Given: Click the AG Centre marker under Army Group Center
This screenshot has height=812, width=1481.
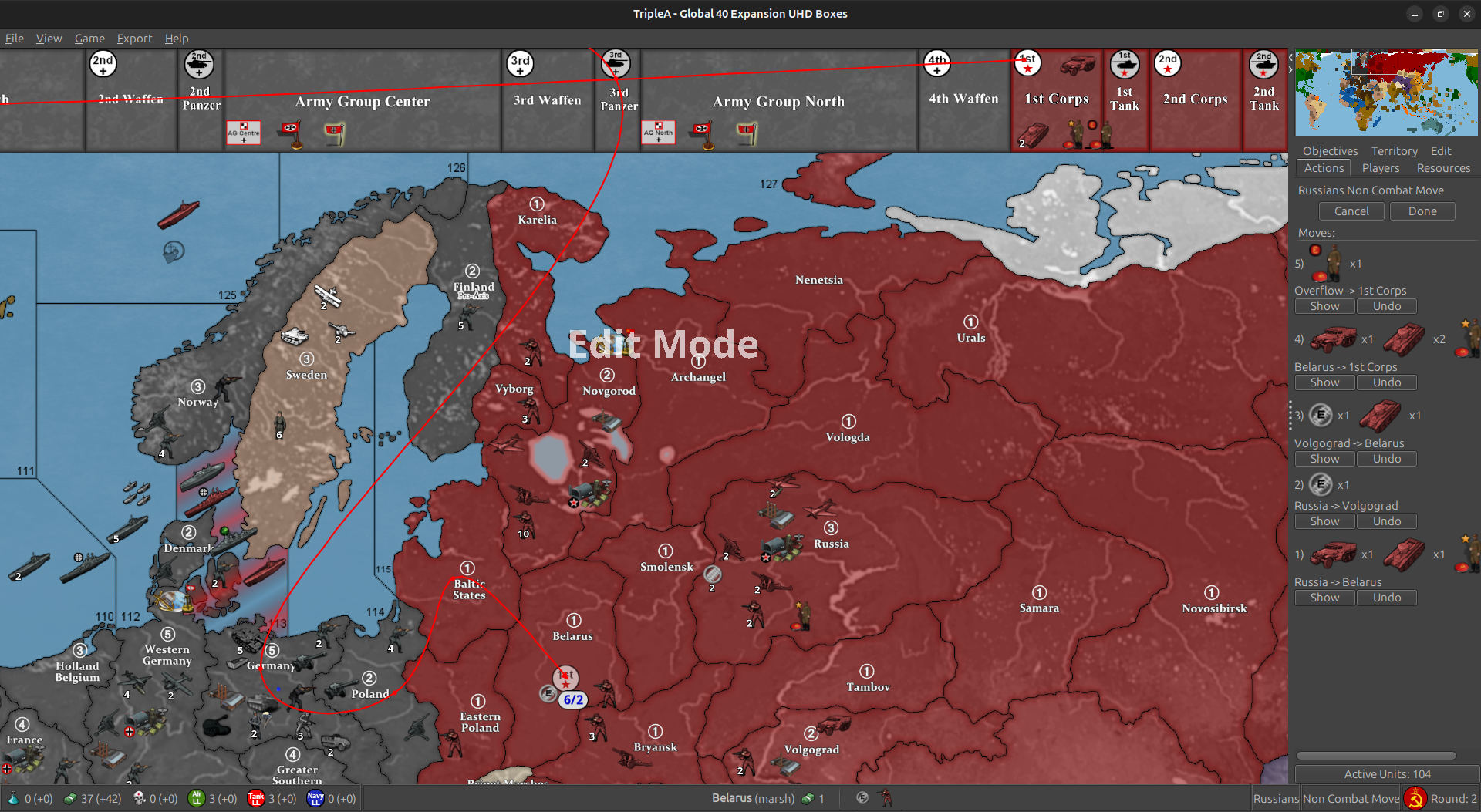Looking at the screenshot, I should pyautogui.click(x=244, y=132).
